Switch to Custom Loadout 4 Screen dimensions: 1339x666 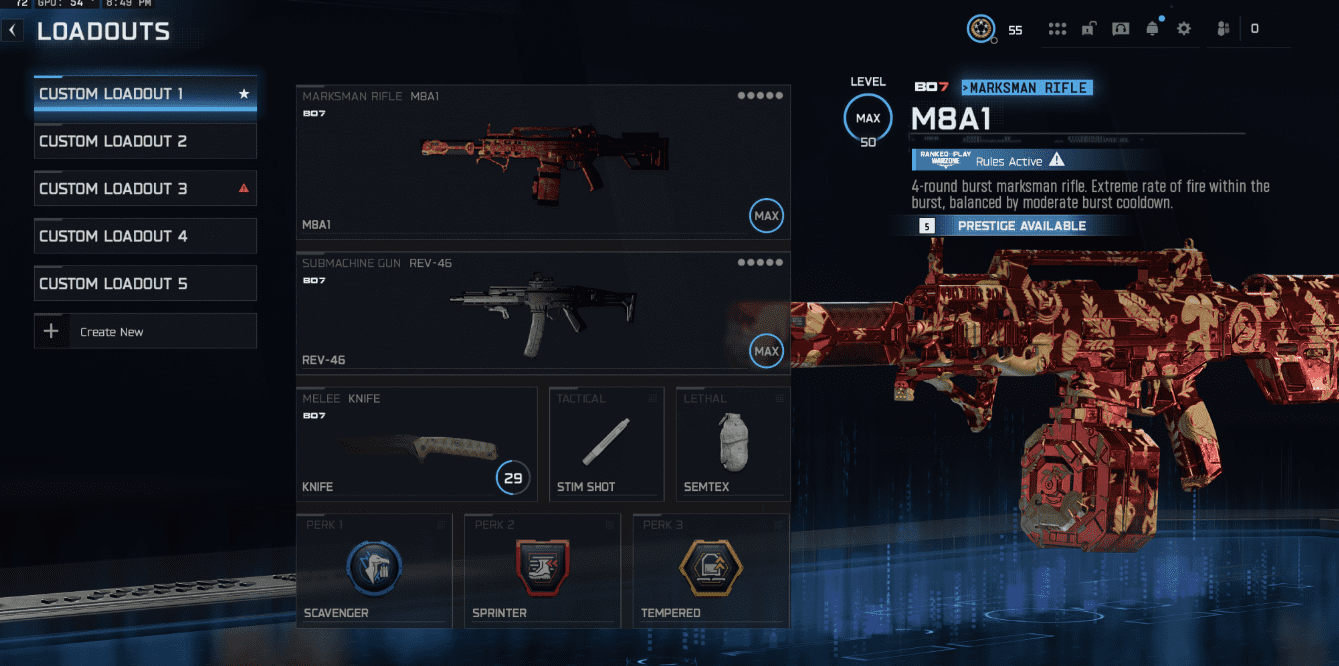coord(145,236)
